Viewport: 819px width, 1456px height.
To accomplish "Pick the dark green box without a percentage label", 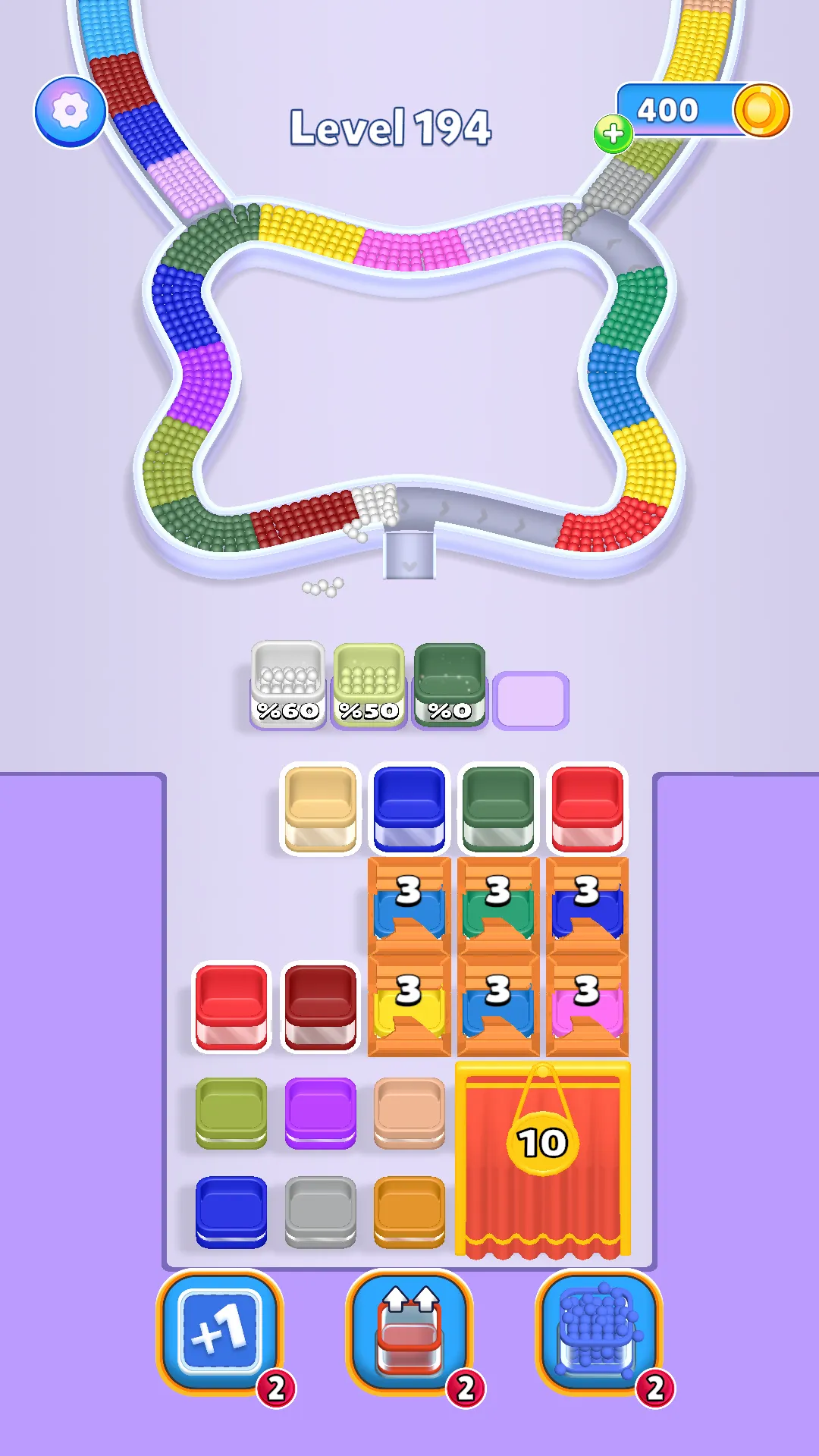I will click(x=498, y=808).
